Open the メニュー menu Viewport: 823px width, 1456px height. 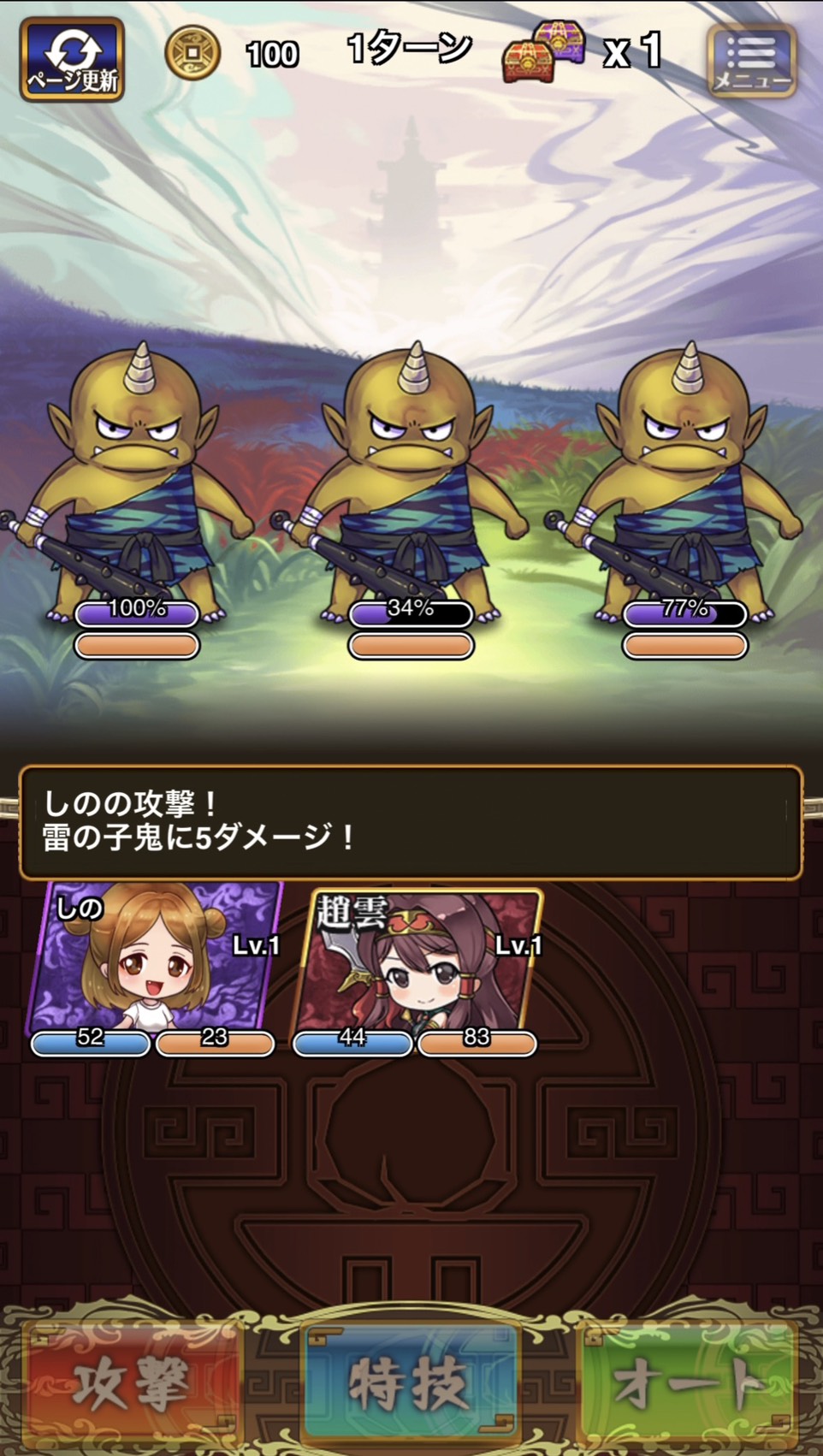[752, 61]
